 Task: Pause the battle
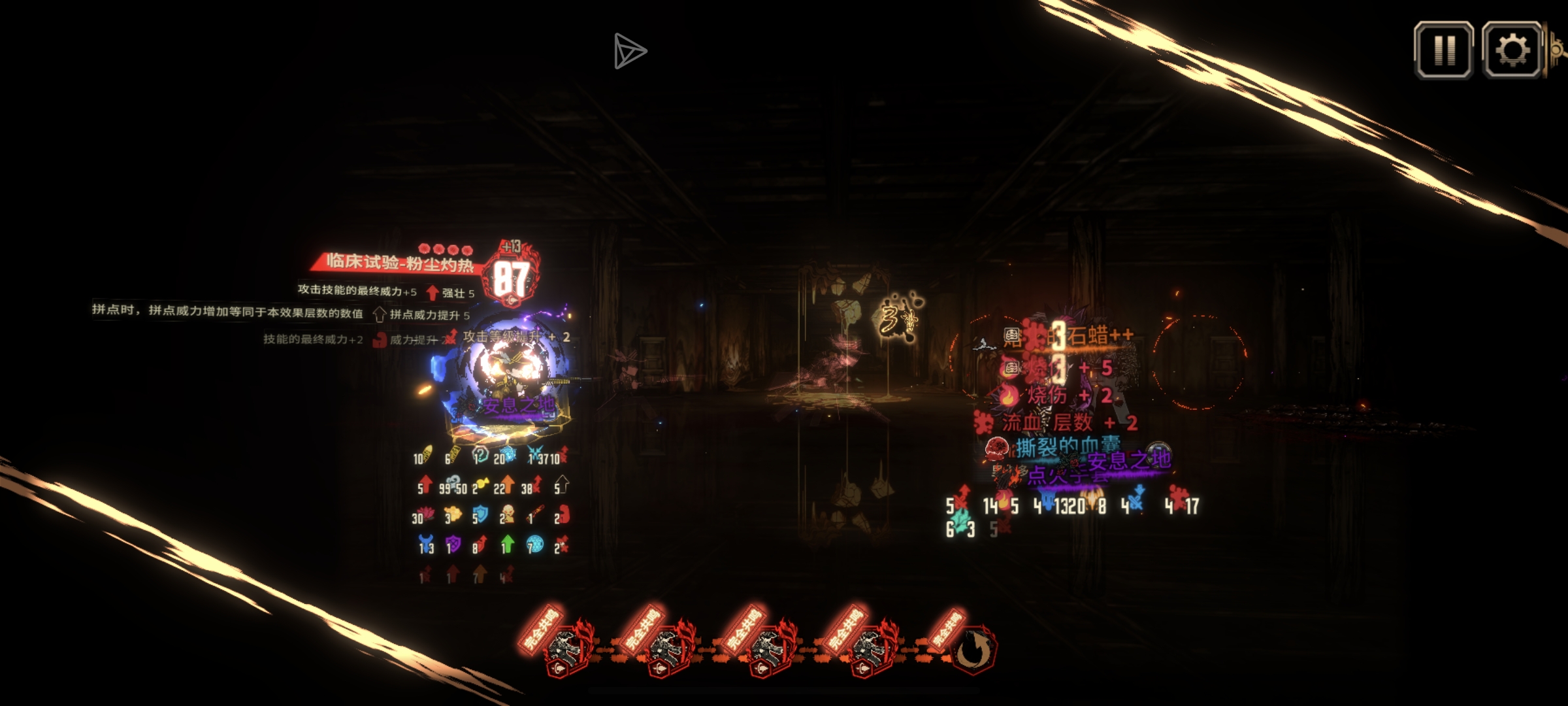(x=1443, y=50)
